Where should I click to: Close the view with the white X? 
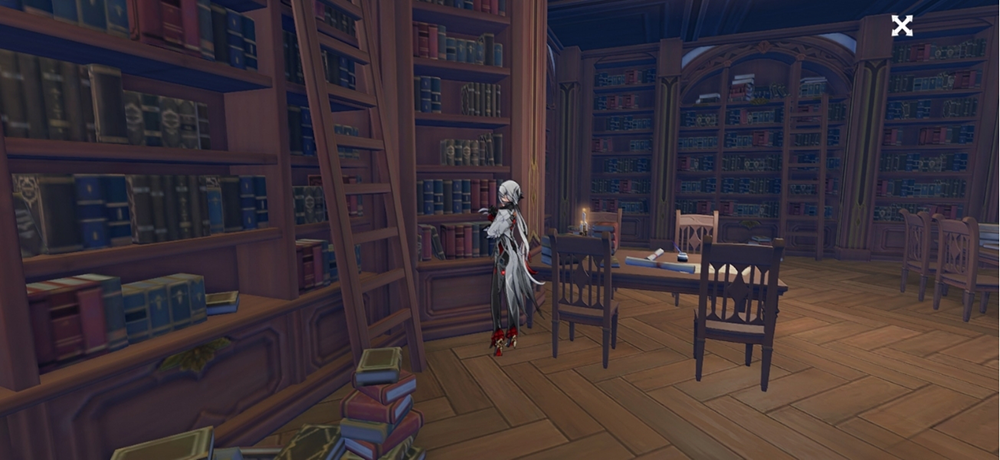tap(902, 26)
